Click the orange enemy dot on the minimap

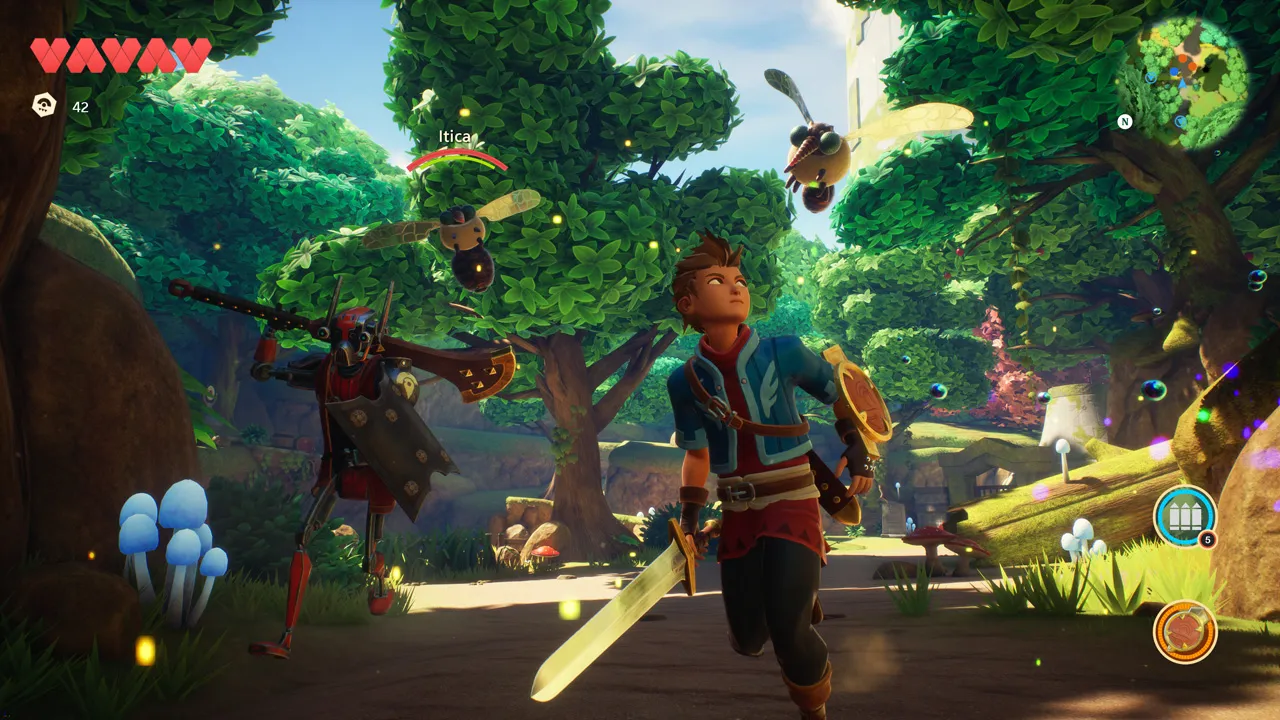pos(1183,59)
